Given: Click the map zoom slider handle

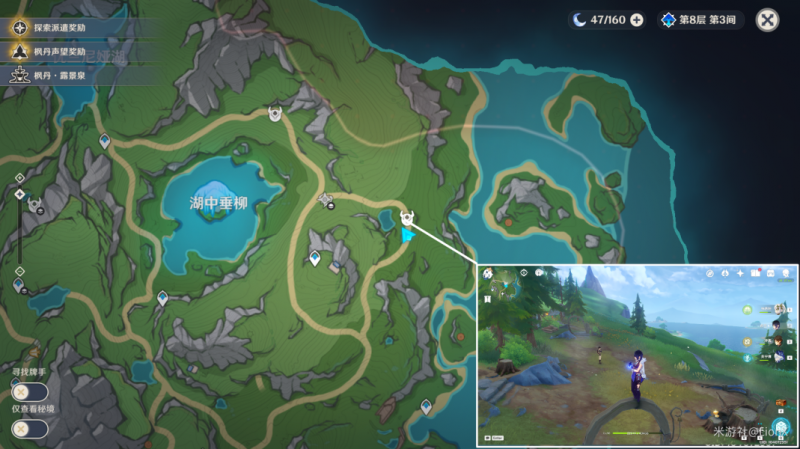Looking at the screenshot, I should (x=20, y=193).
